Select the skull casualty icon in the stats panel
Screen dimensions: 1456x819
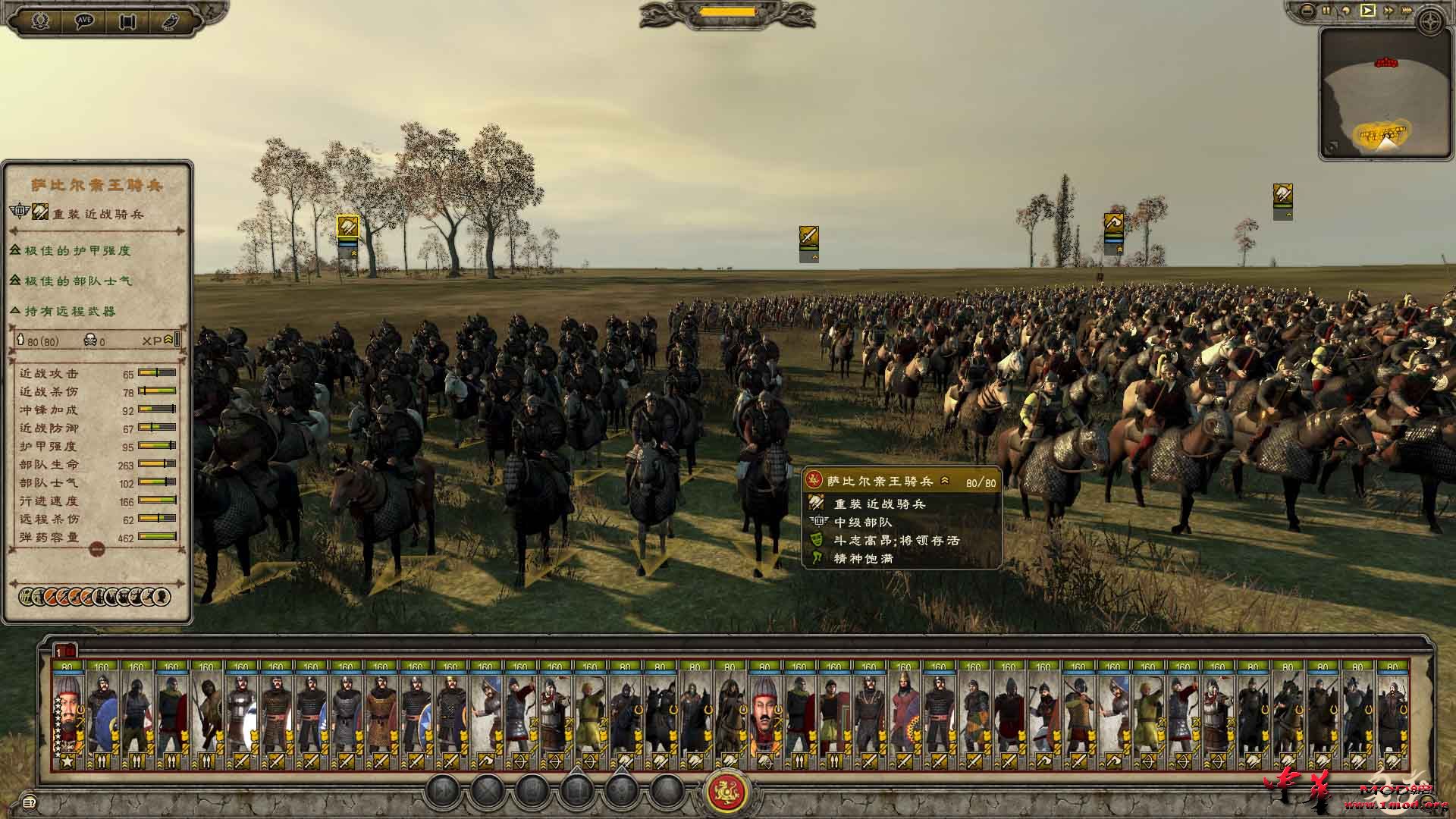(91, 340)
